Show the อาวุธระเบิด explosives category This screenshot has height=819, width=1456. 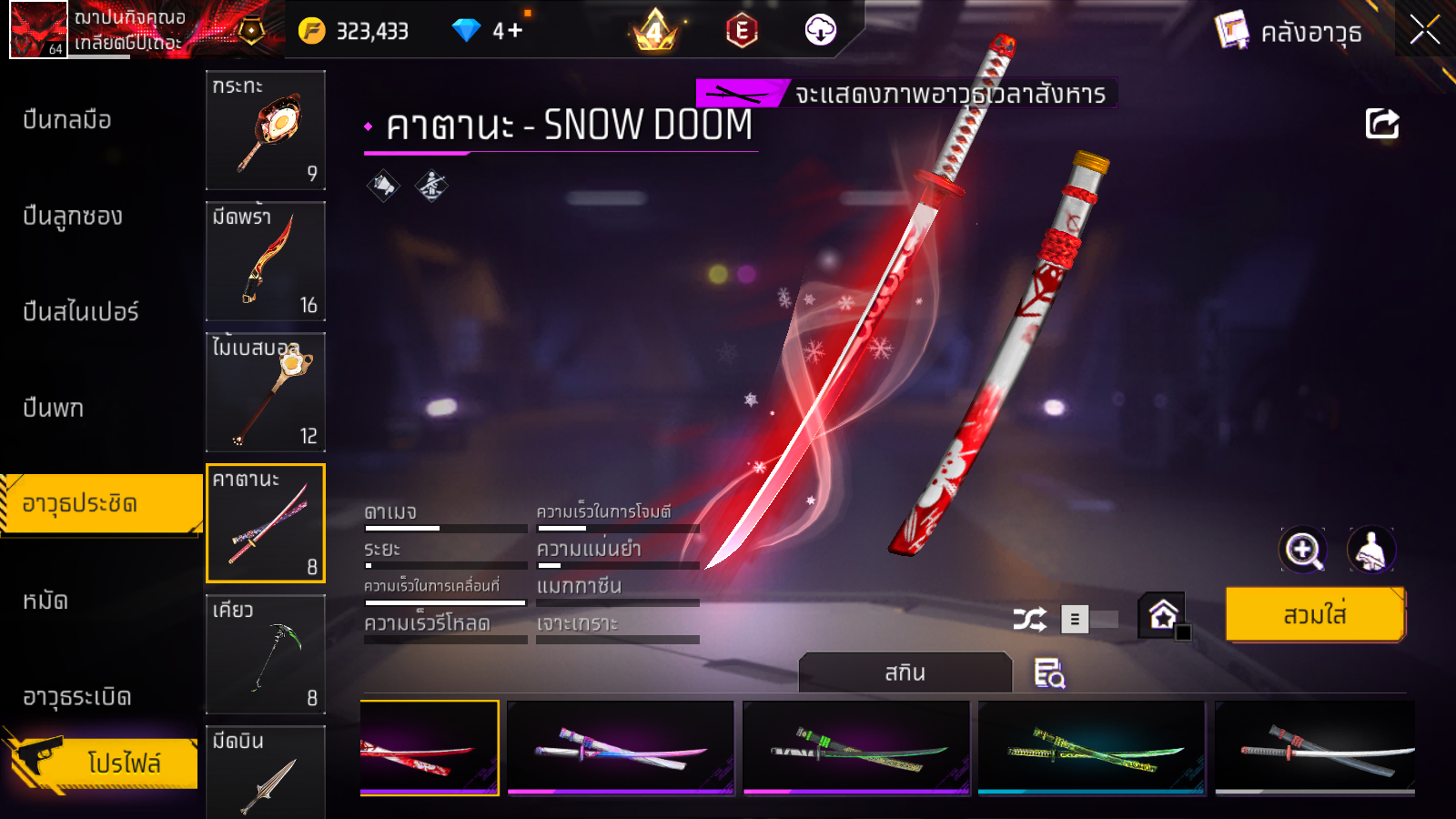pyautogui.click(x=77, y=697)
